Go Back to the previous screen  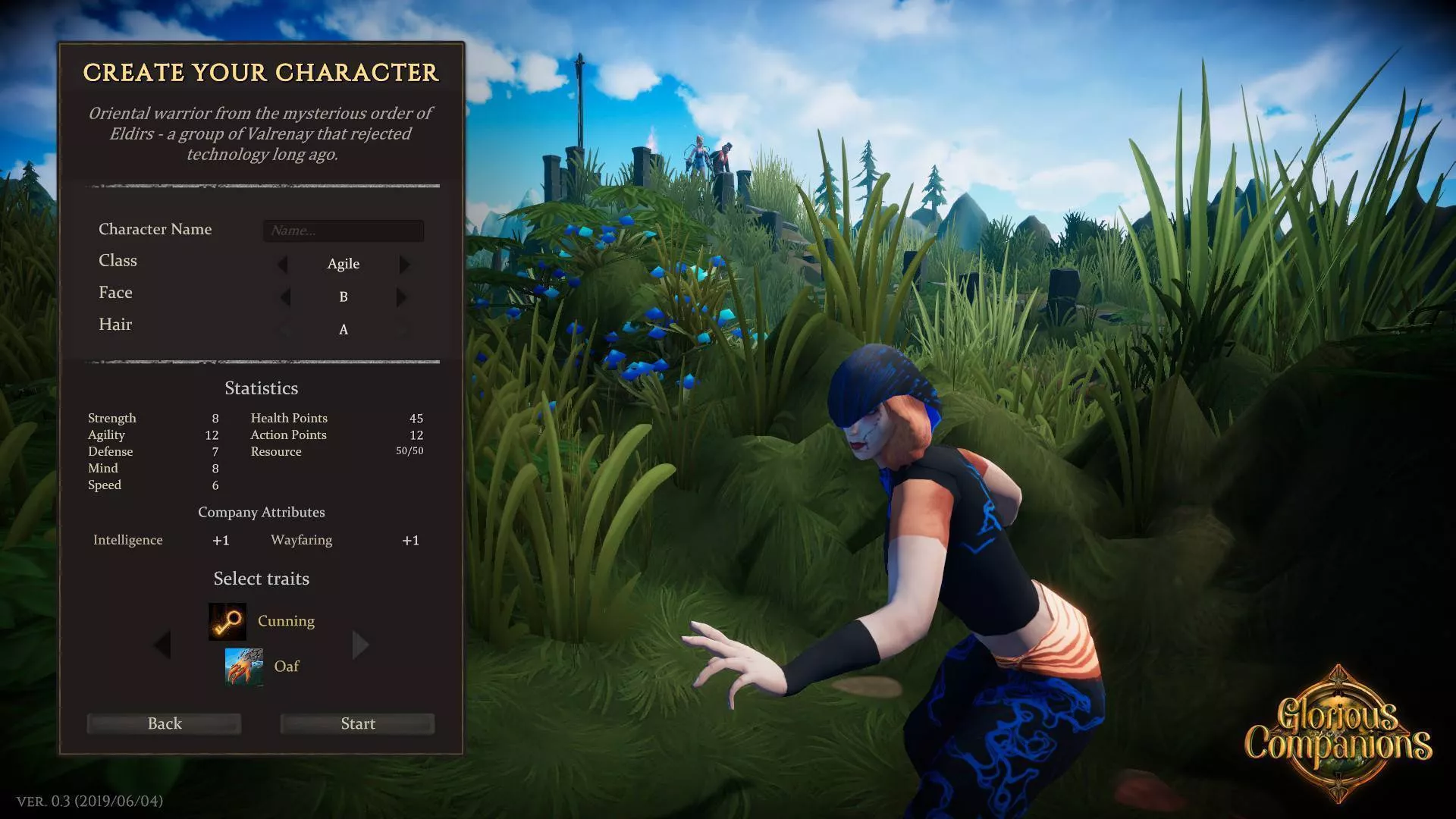tap(165, 724)
